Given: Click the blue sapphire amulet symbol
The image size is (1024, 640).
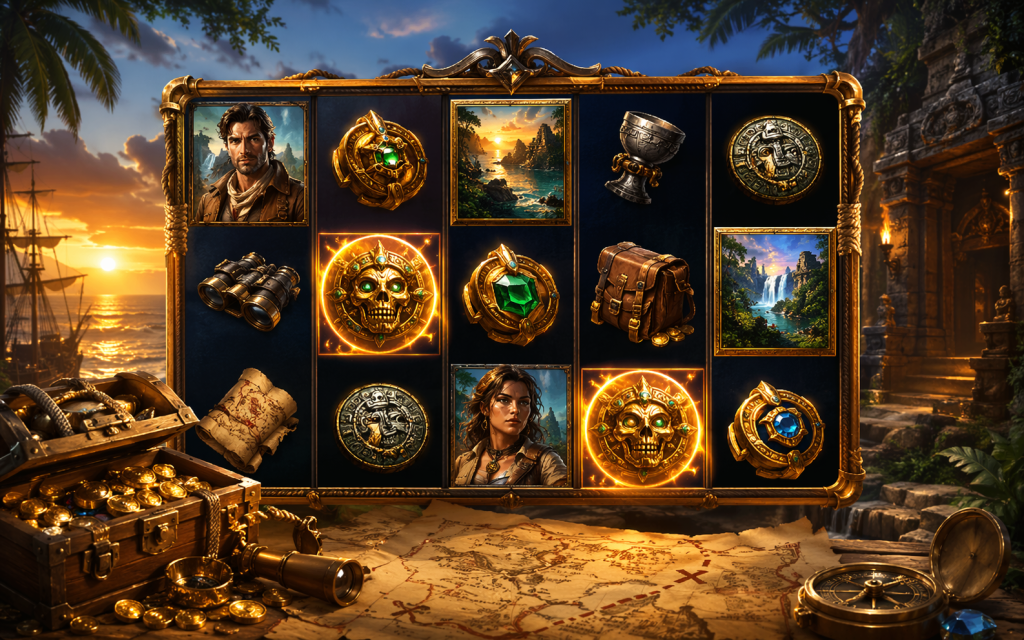Looking at the screenshot, I should (775, 428).
